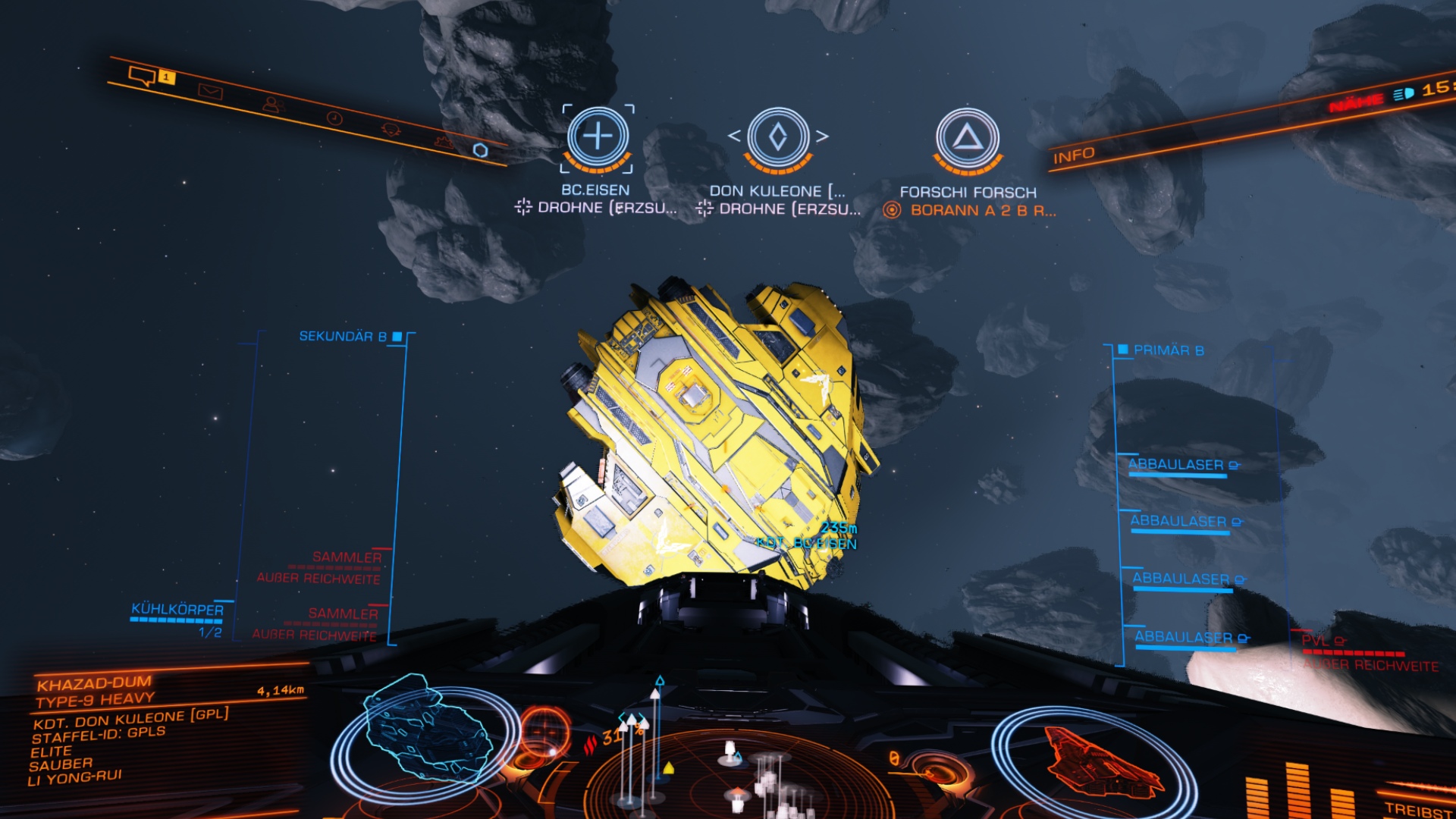
Task: Select wingmate DON KULEONE's icon
Action: point(778,137)
